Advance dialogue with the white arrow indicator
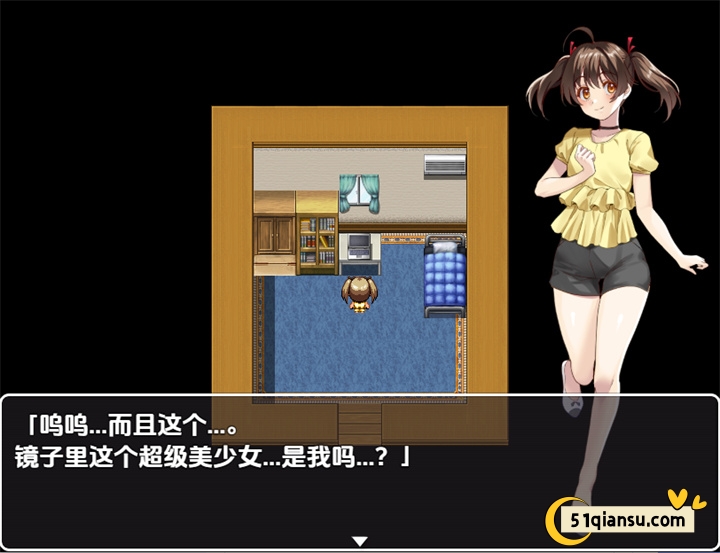Viewport: 720px width, 553px height. pyautogui.click(x=360, y=541)
